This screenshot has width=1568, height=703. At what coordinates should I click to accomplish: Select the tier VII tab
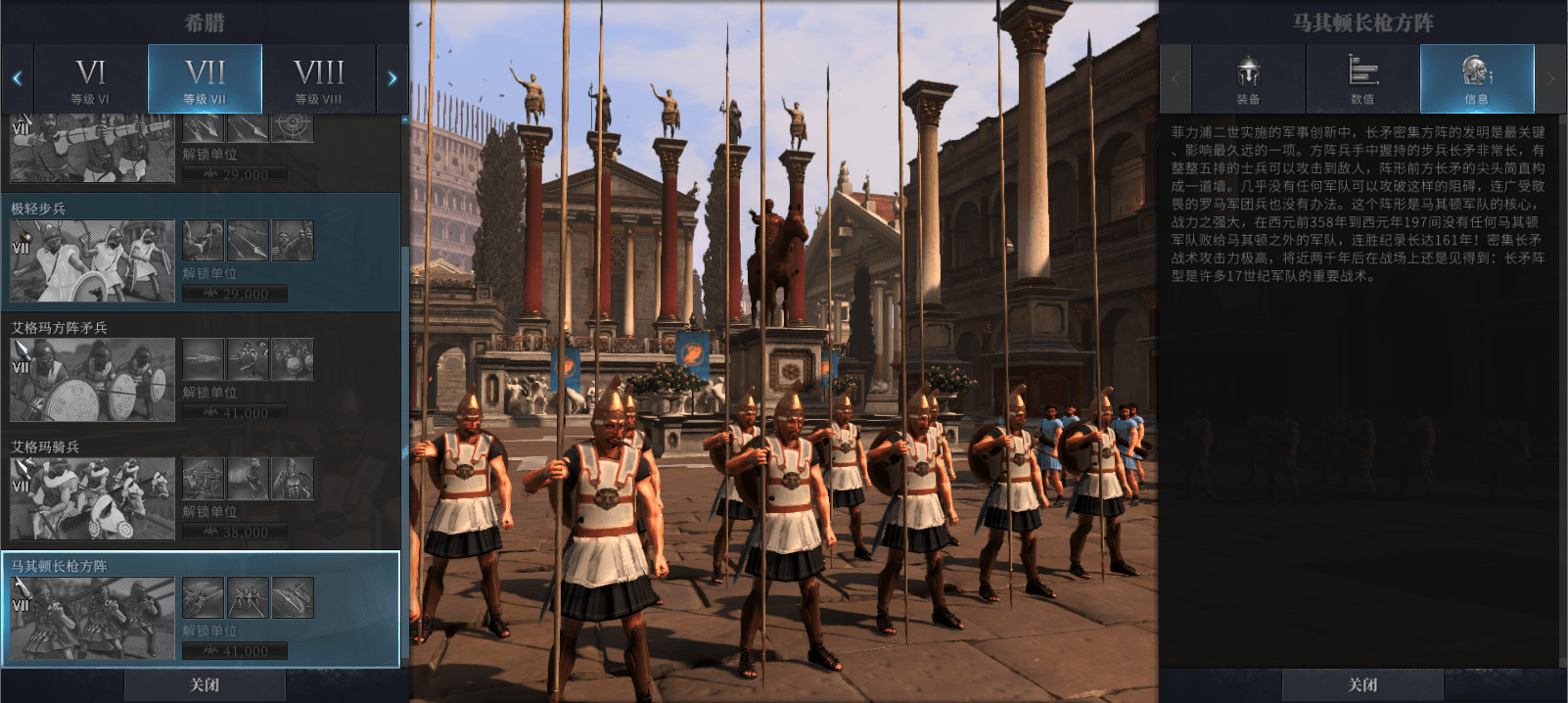(x=205, y=79)
